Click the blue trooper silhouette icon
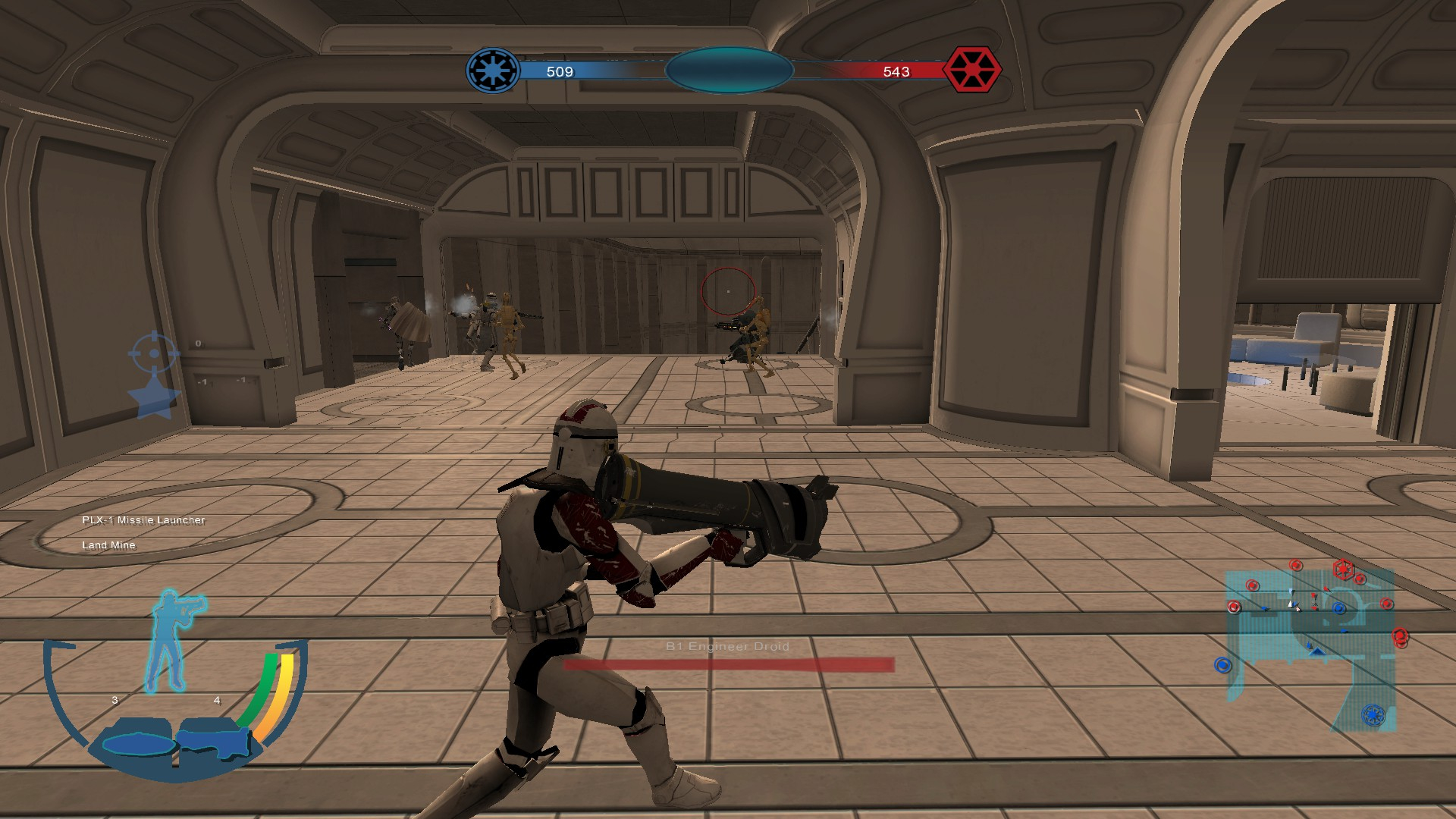The image size is (1456, 819). coord(172,639)
